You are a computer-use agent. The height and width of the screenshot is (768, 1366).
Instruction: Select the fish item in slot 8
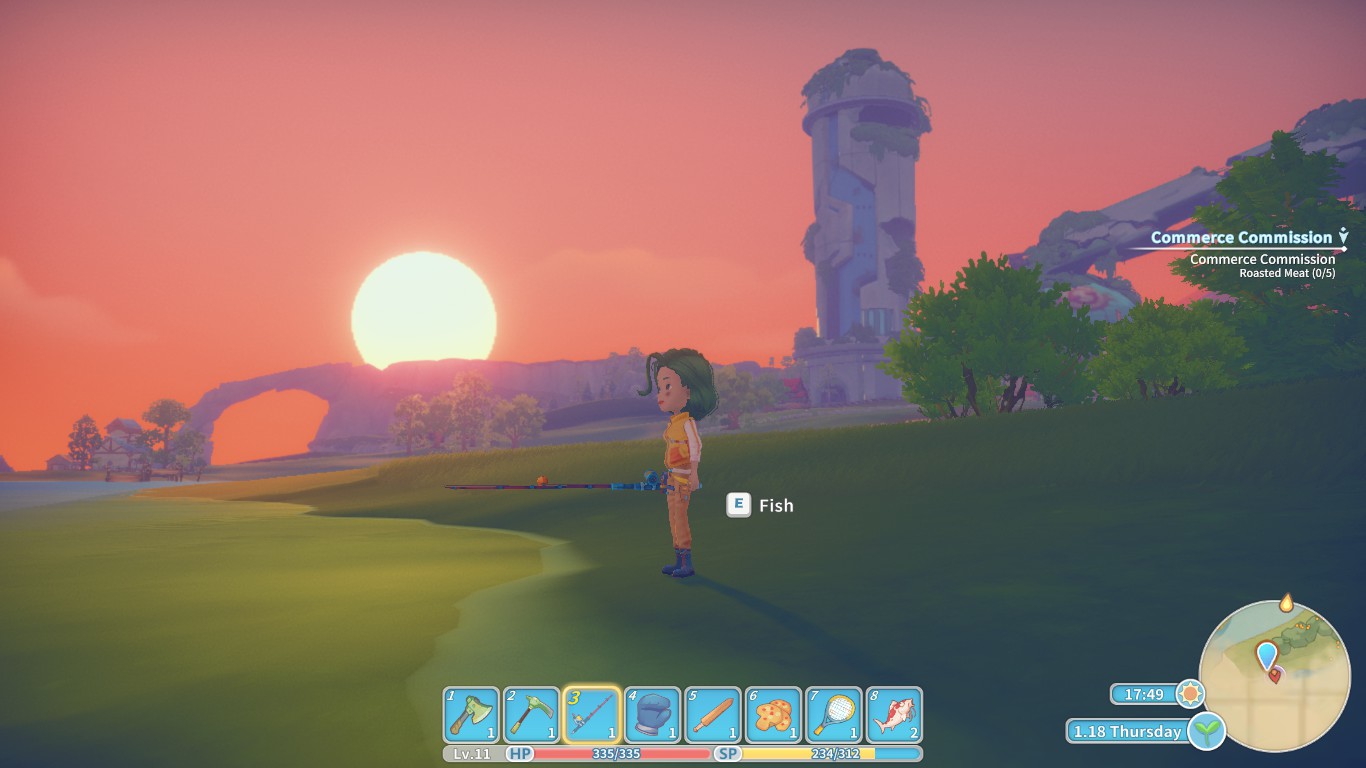coord(893,712)
